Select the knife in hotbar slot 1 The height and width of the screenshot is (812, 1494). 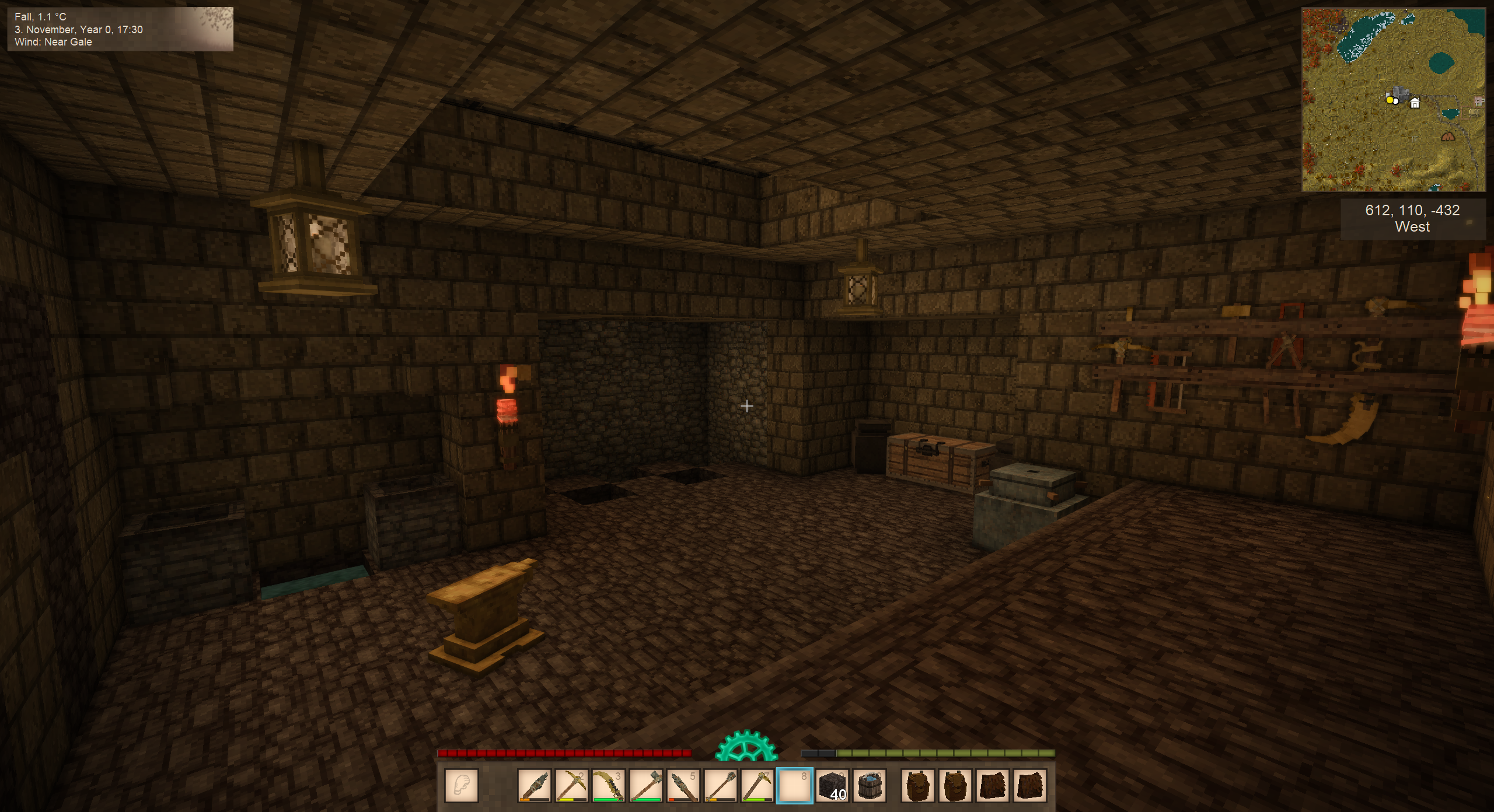533,785
